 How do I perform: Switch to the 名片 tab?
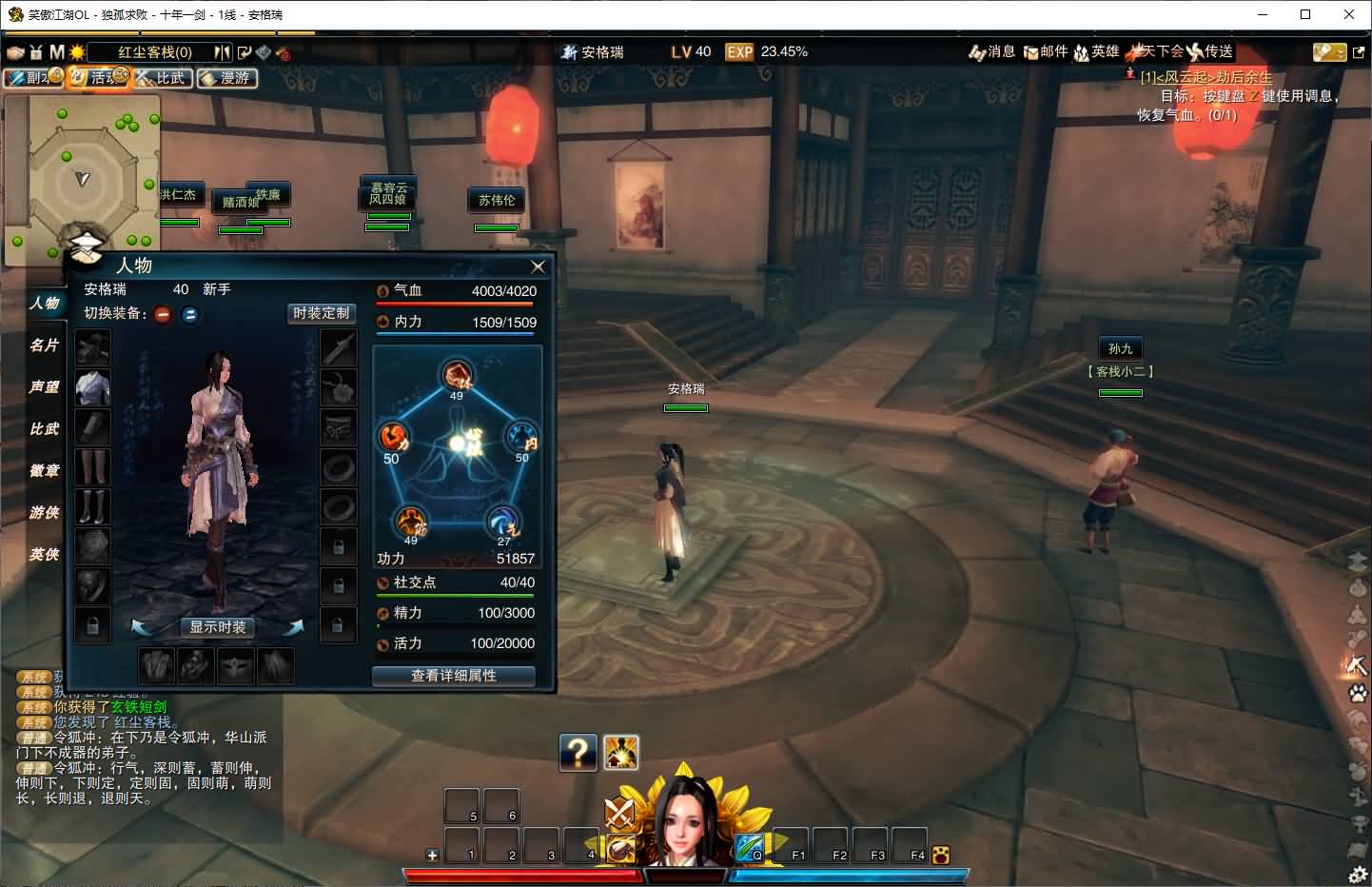tap(44, 345)
